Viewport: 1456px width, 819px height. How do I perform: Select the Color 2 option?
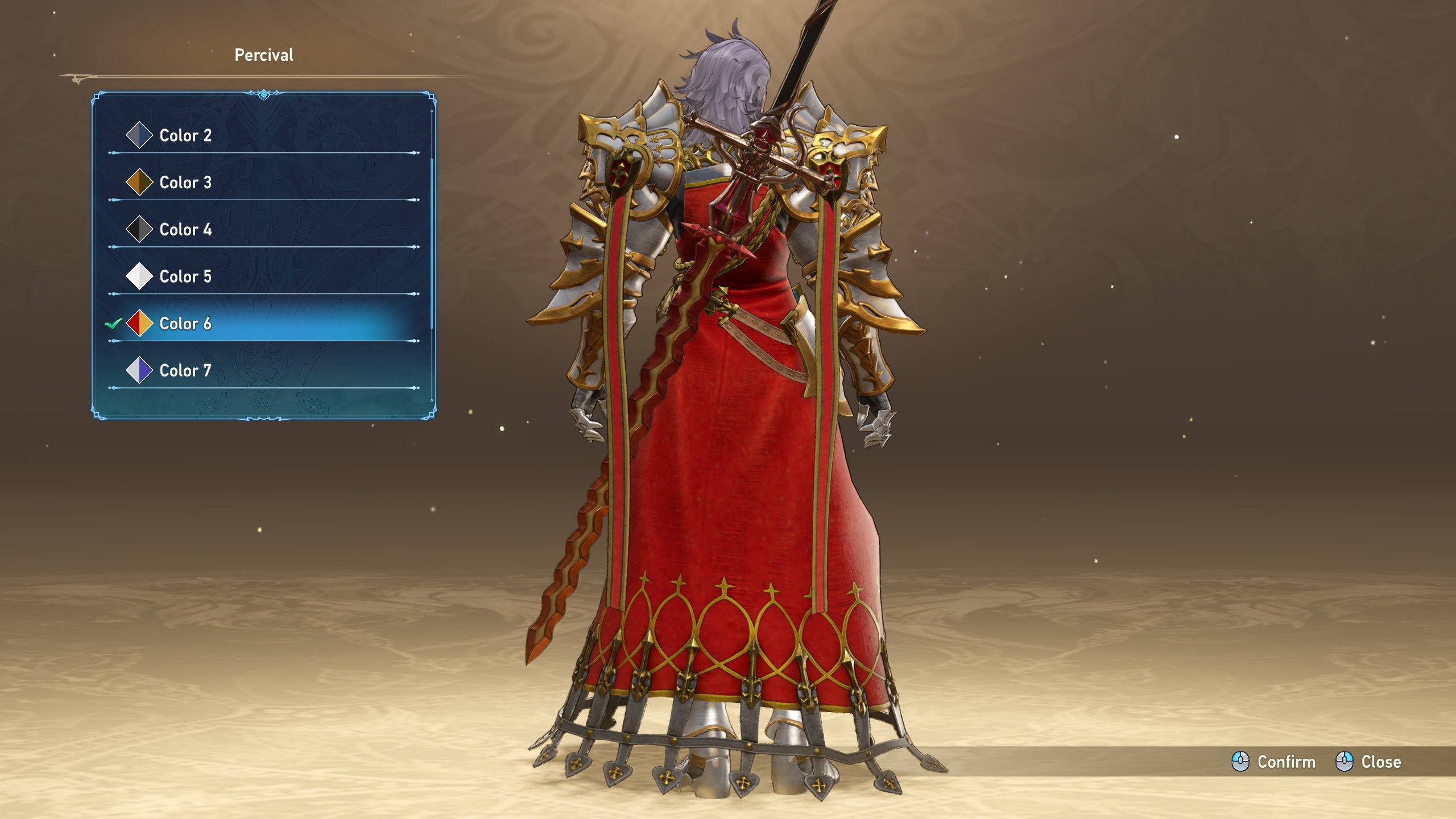(185, 135)
